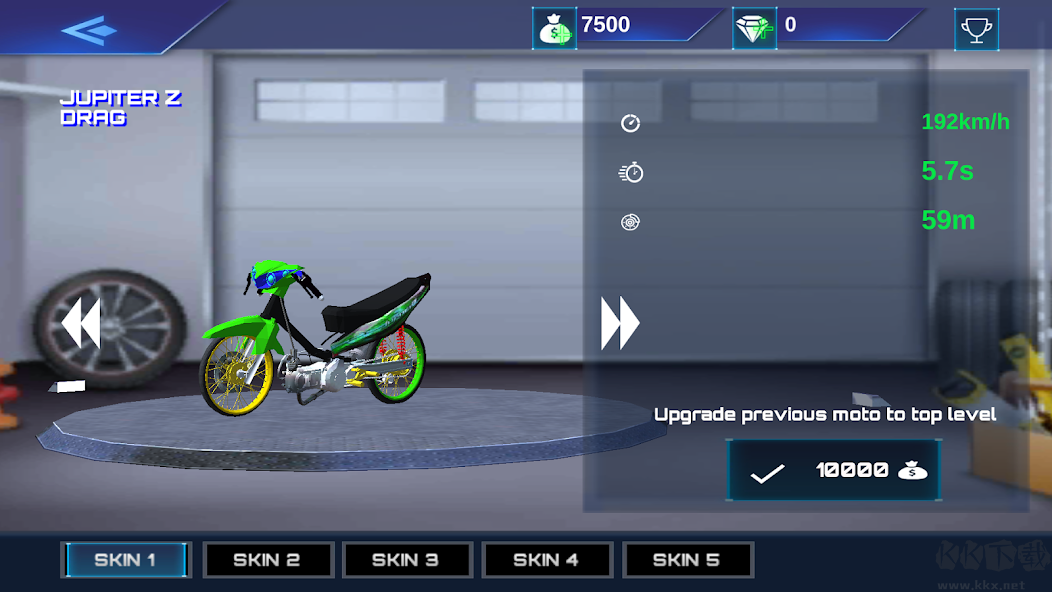Apply Skin 4 to the bike
This screenshot has height=592, width=1052.
(x=546, y=560)
